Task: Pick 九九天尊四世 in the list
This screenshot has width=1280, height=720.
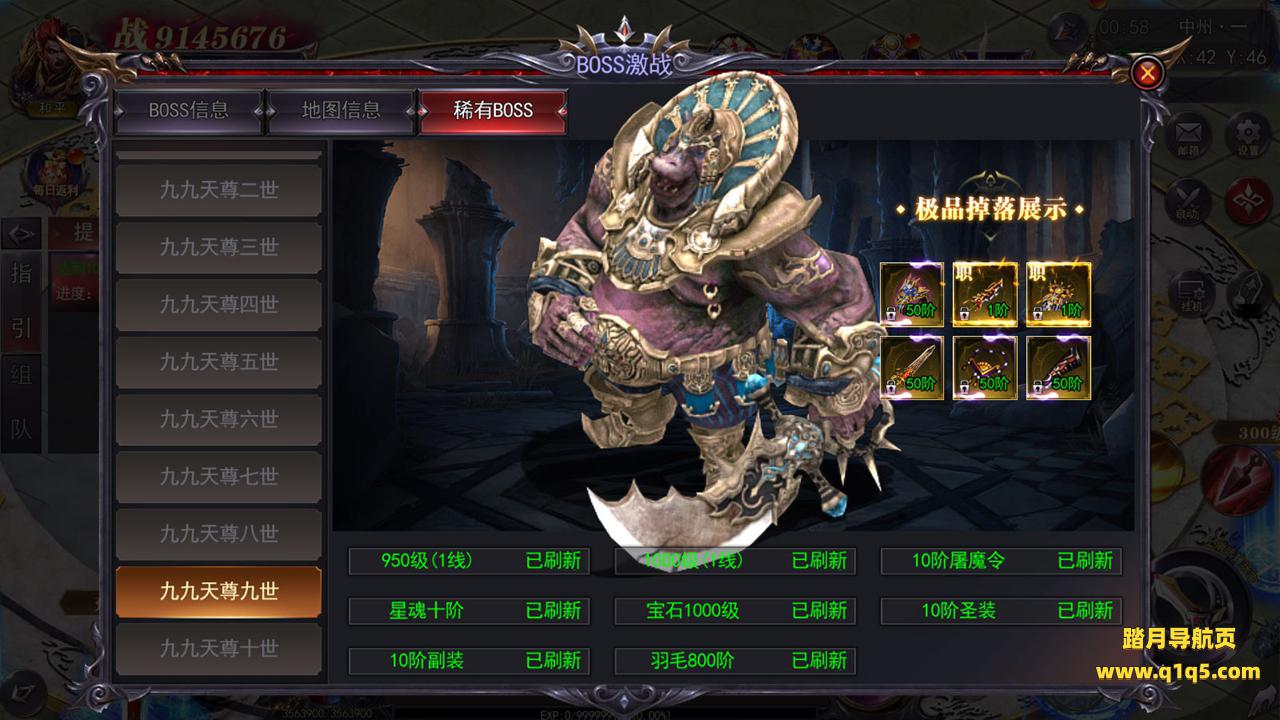Action: point(218,304)
